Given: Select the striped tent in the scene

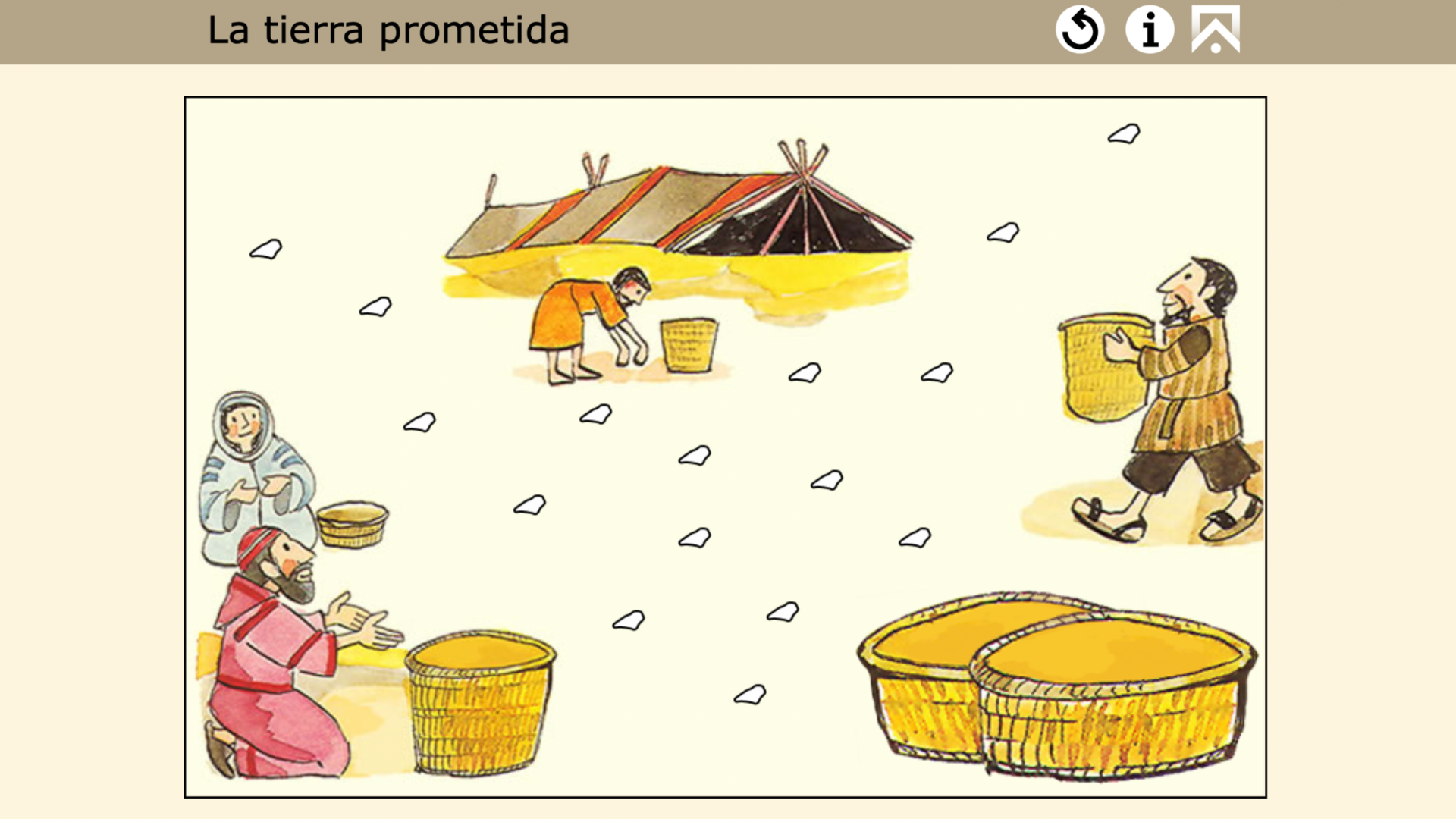Looking at the screenshot, I should pos(682,205).
